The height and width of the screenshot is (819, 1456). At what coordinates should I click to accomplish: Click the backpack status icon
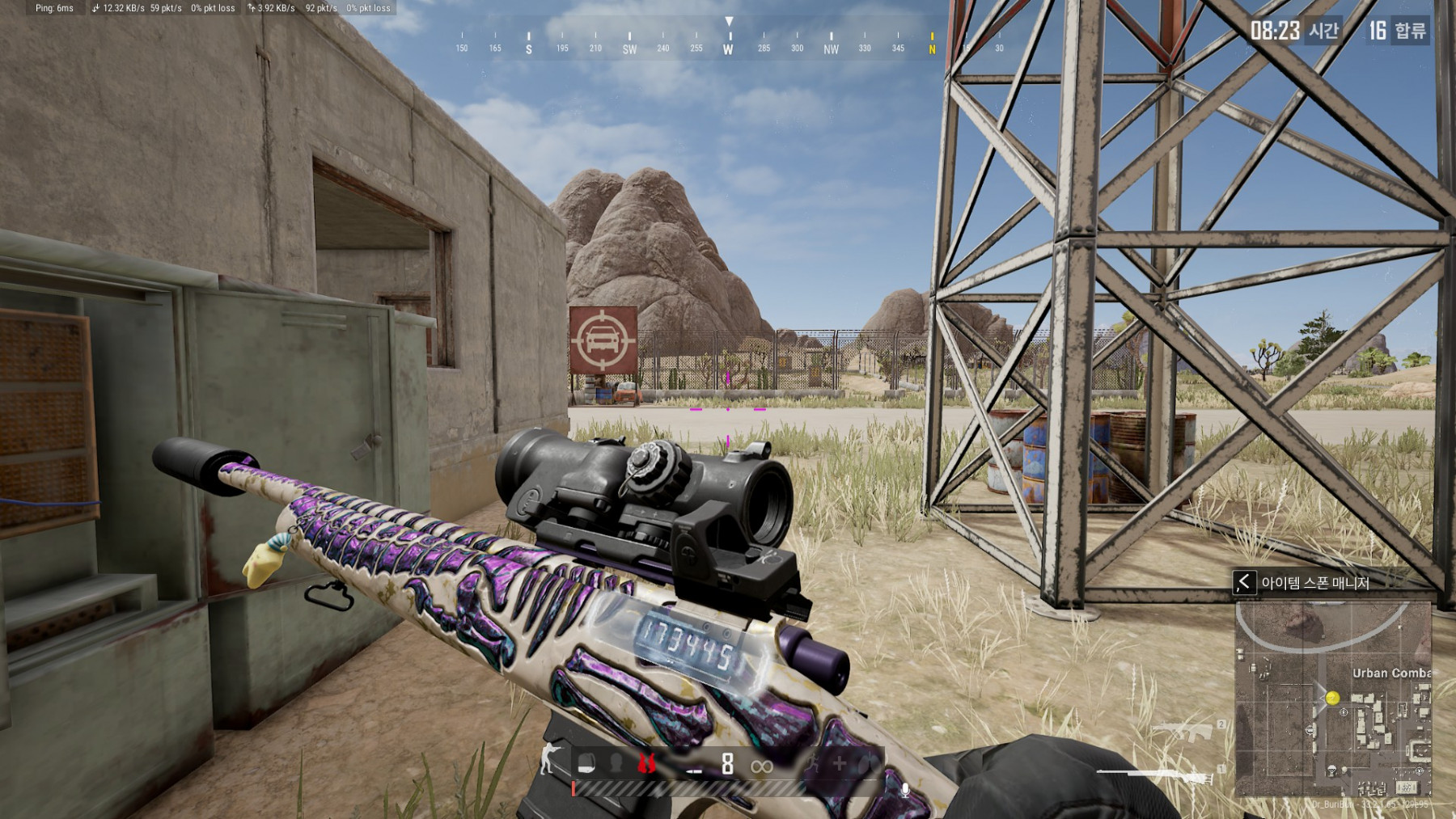(x=587, y=763)
